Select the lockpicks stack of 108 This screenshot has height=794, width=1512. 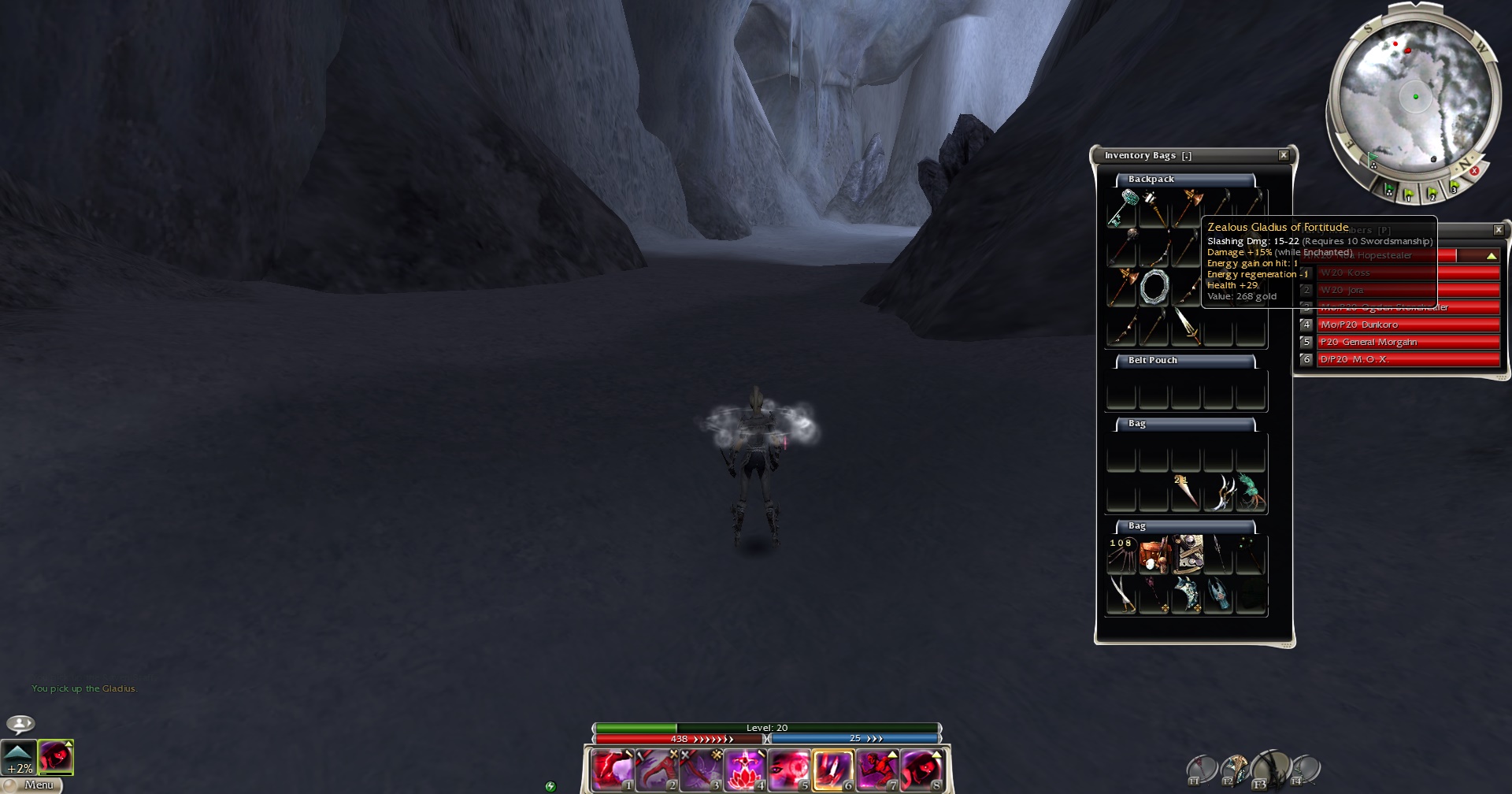point(1121,555)
